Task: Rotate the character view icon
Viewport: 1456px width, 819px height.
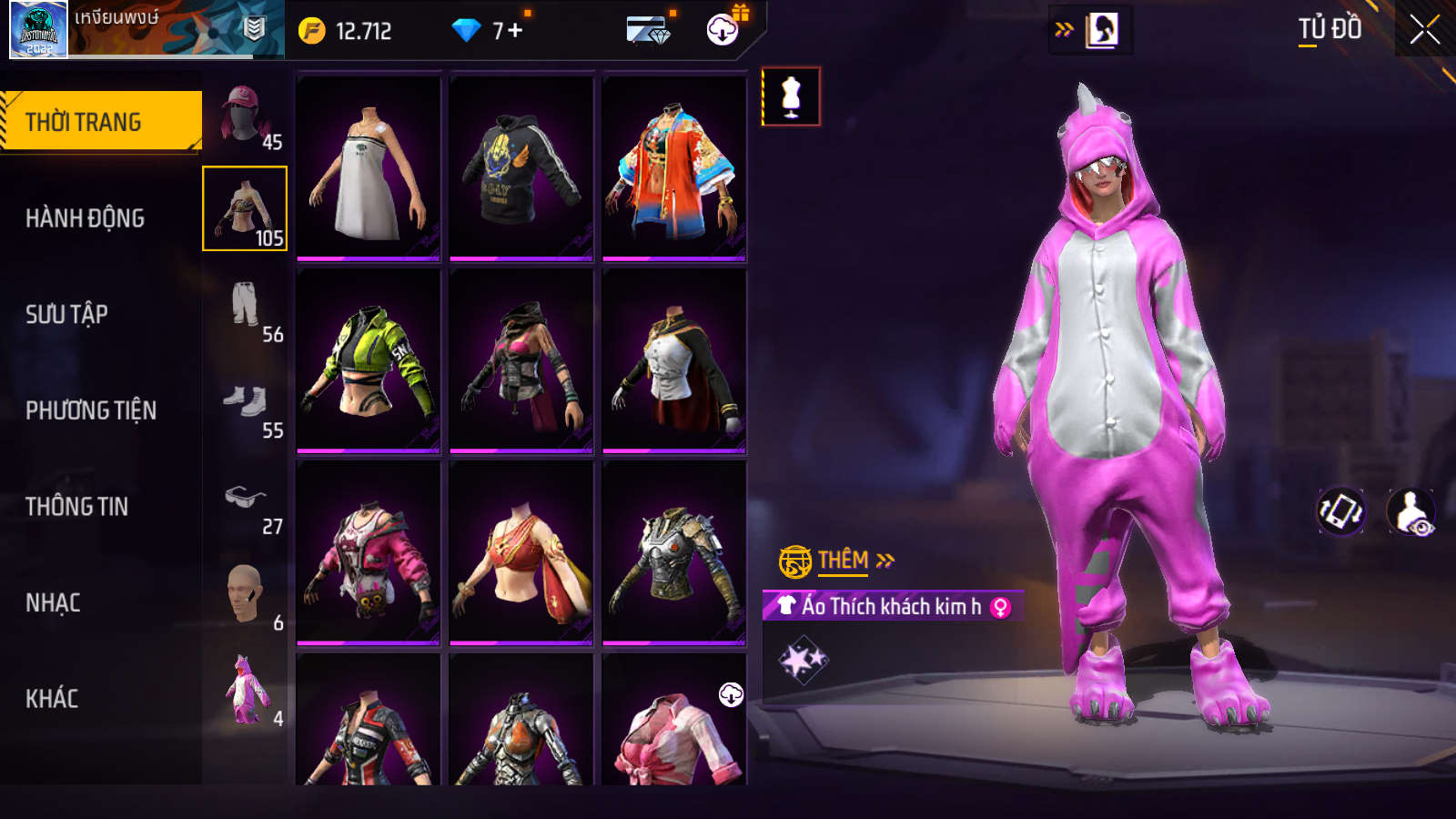Action: pyautogui.click(x=1341, y=511)
